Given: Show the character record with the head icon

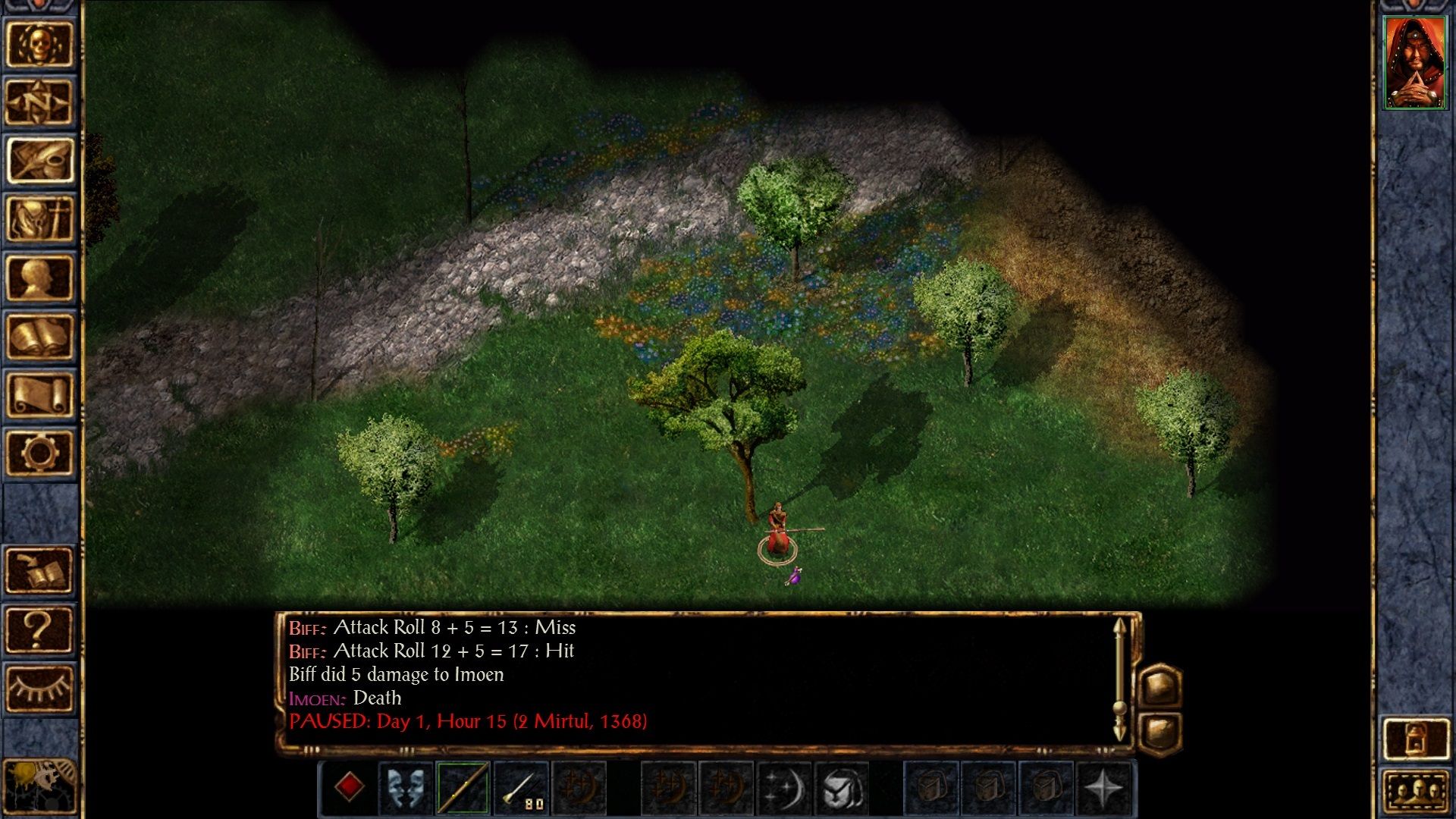Looking at the screenshot, I should (39, 278).
